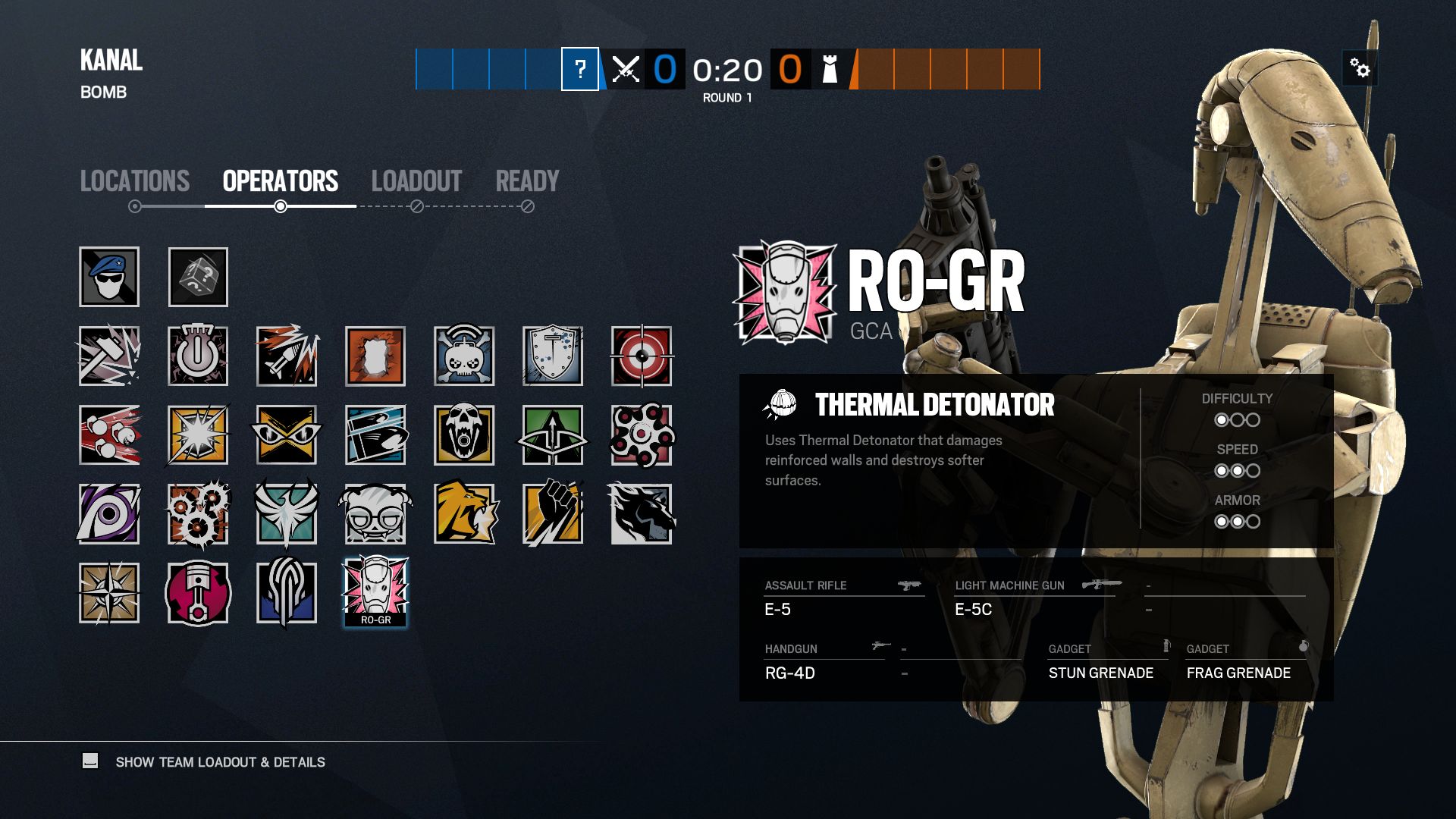Select Montagne's shield operator icon
1456x819 pixels.
[554, 356]
